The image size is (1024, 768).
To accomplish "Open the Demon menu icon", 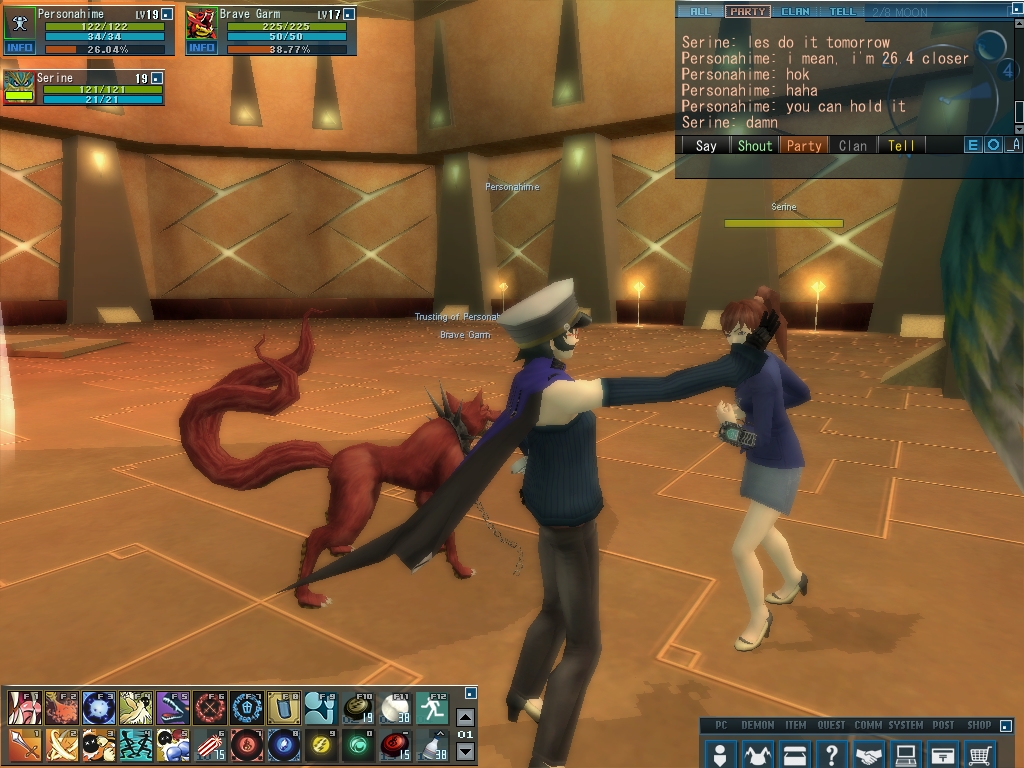I will [x=757, y=754].
